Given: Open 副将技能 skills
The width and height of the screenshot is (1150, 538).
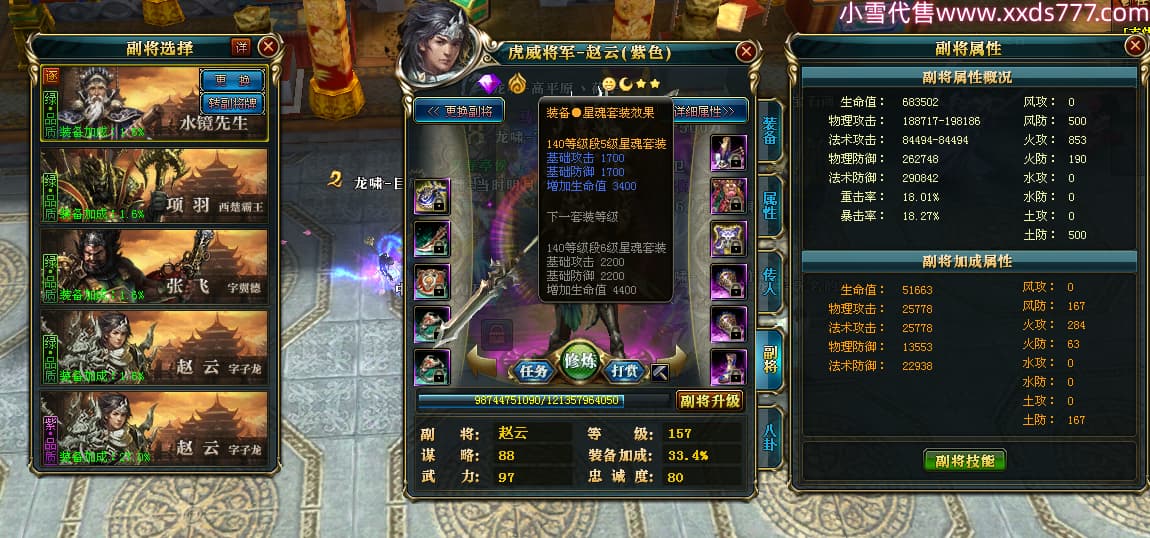Looking at the screenshot, I should click(964, 460).
